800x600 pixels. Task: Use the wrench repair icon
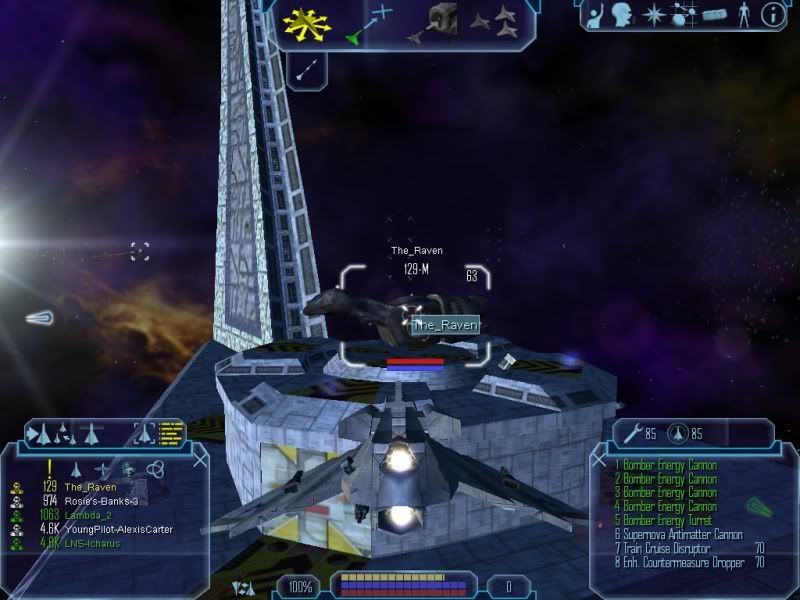(631, 433)
